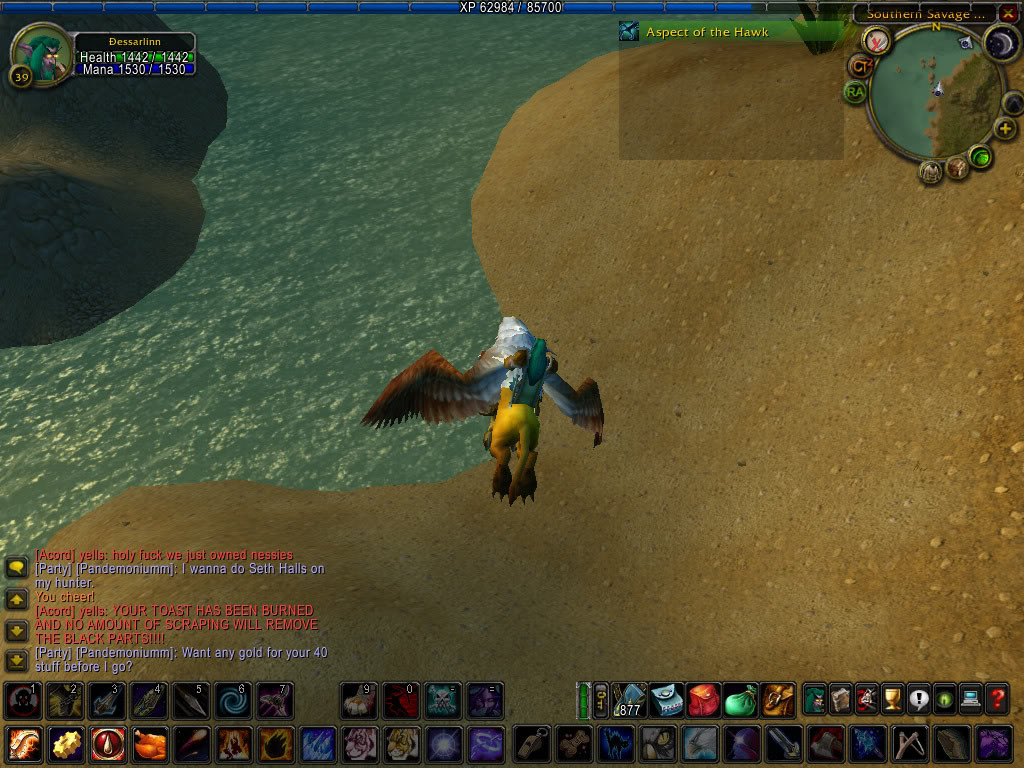Select the Aspect of the Hawk buff

[x=629, y=32]
